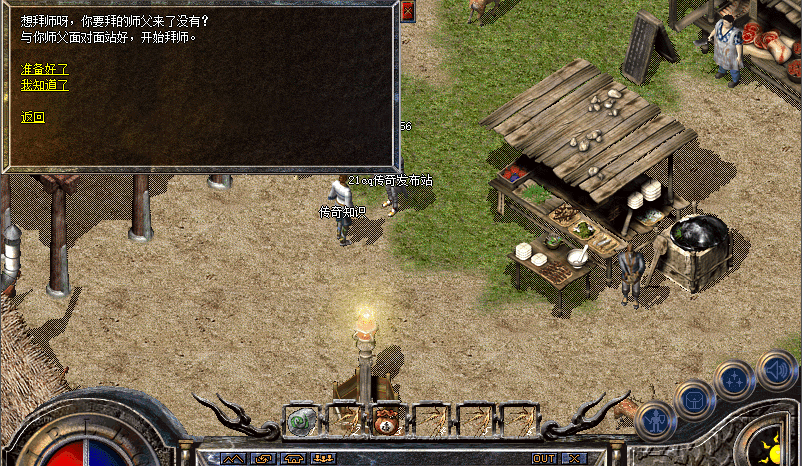802x466 pixels.
Task: Select the 我知道了 dialogue reply
Action: click(45, 85)
